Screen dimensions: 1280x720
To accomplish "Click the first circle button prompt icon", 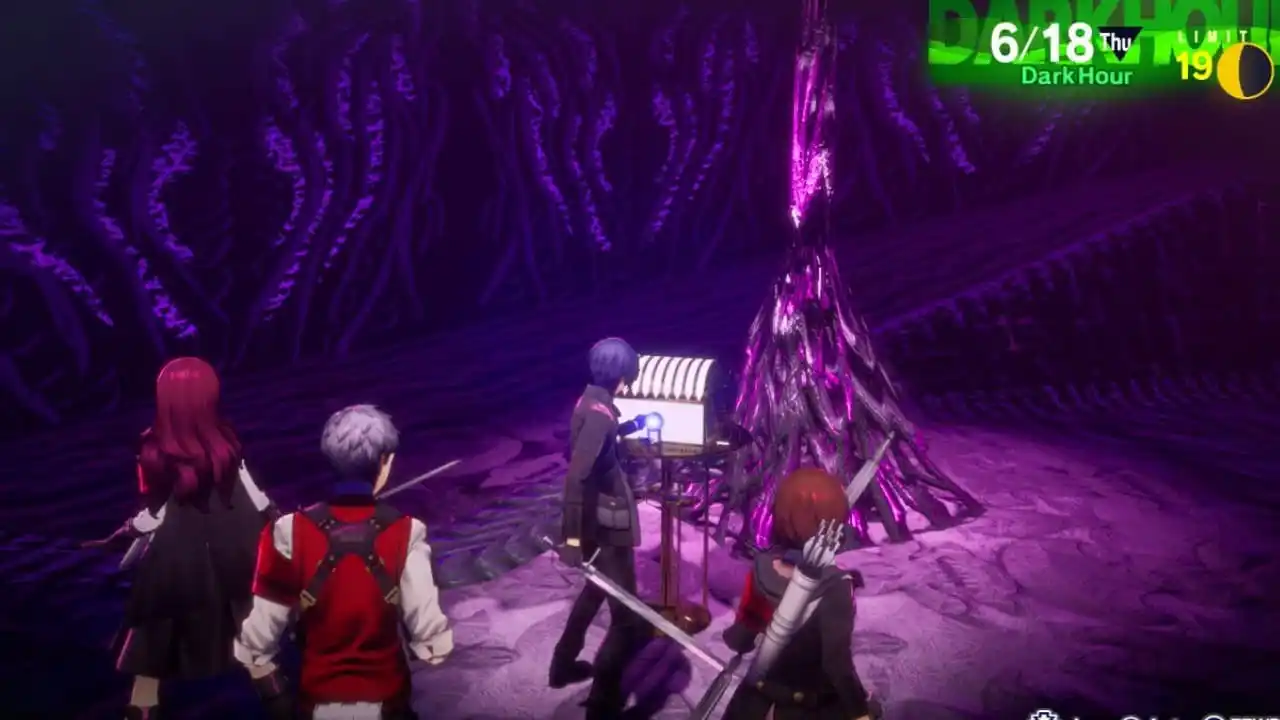I will (1131, 716).
